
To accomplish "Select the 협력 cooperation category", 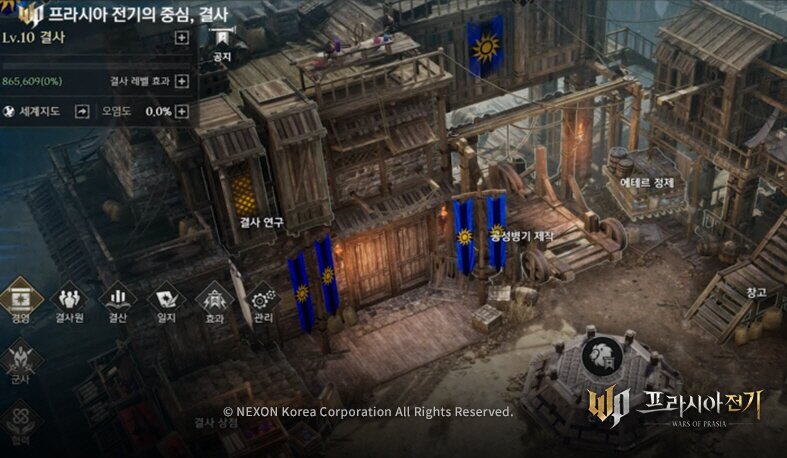I will 20,422.
